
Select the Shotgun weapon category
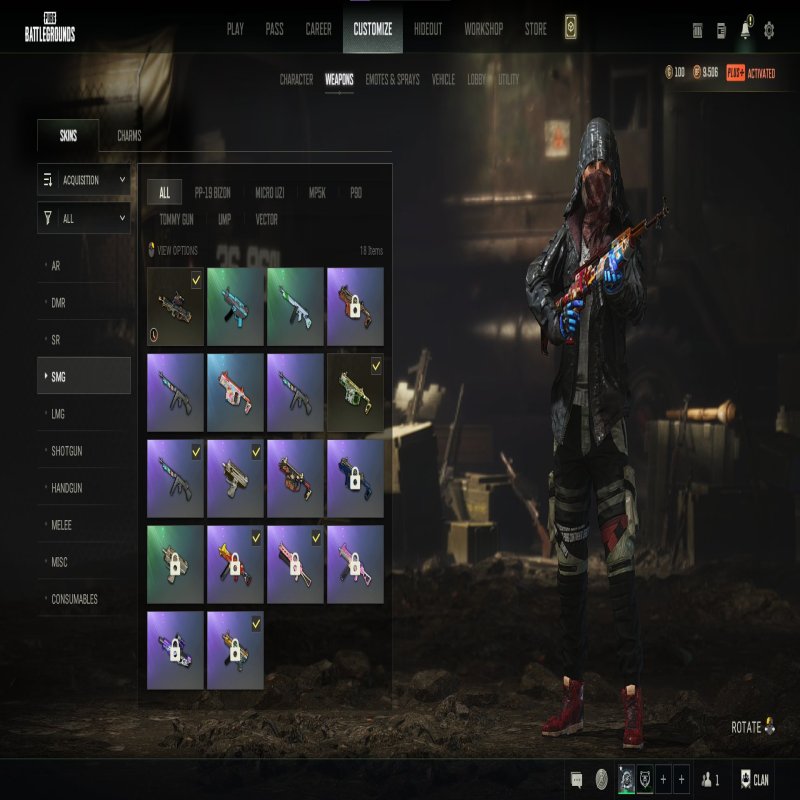click(x=67, y=451)
